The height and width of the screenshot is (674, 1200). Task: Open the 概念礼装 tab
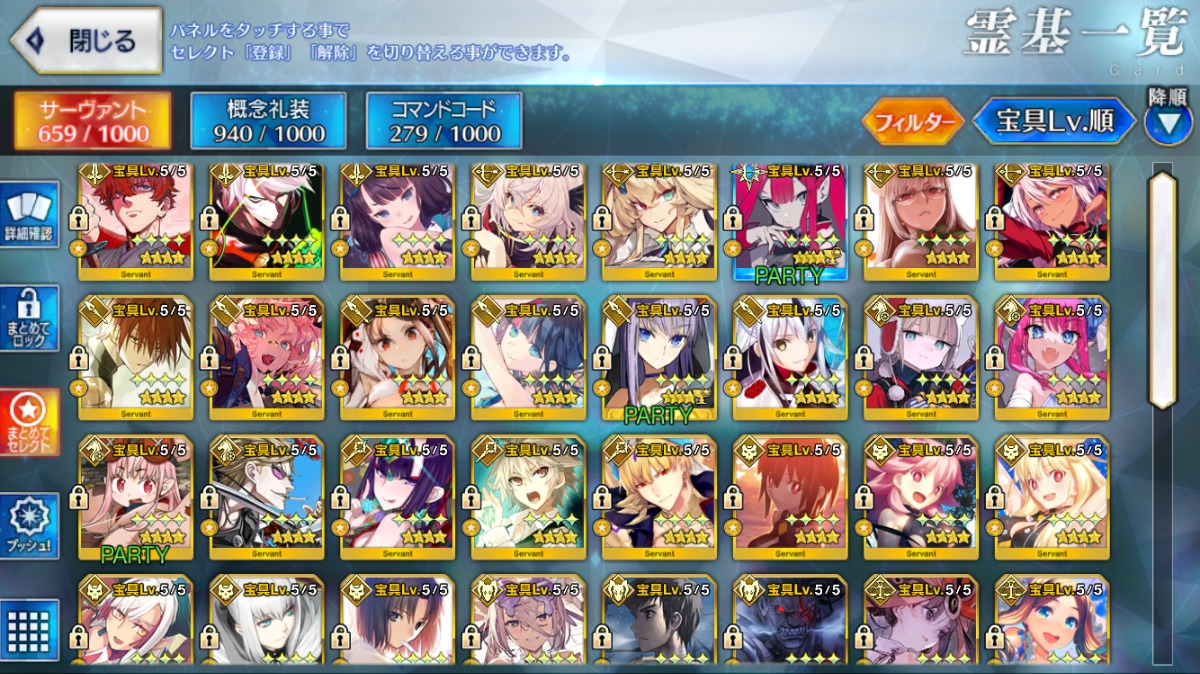coord(269,121)
